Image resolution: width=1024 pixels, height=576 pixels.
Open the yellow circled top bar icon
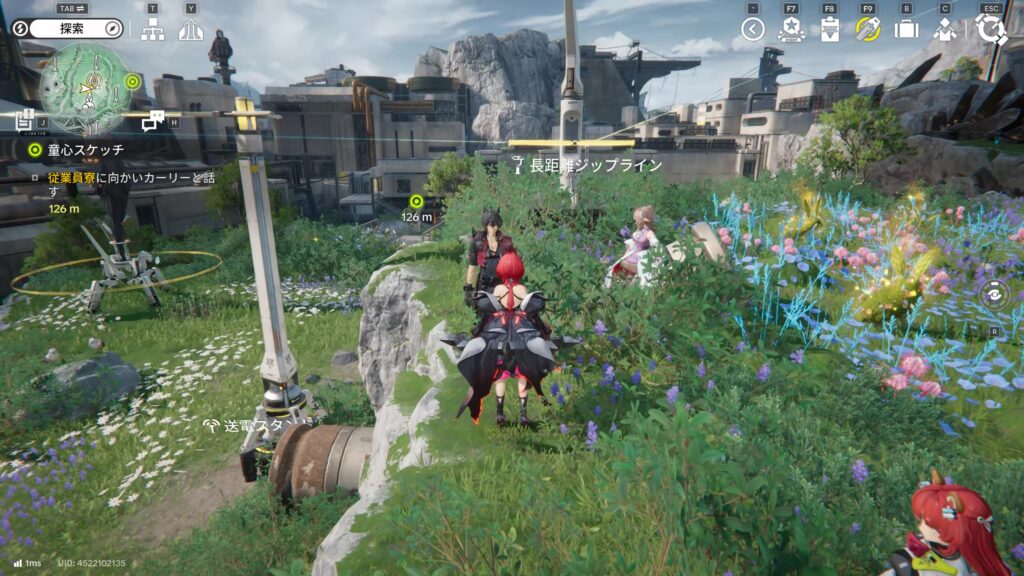click(867, 29)
